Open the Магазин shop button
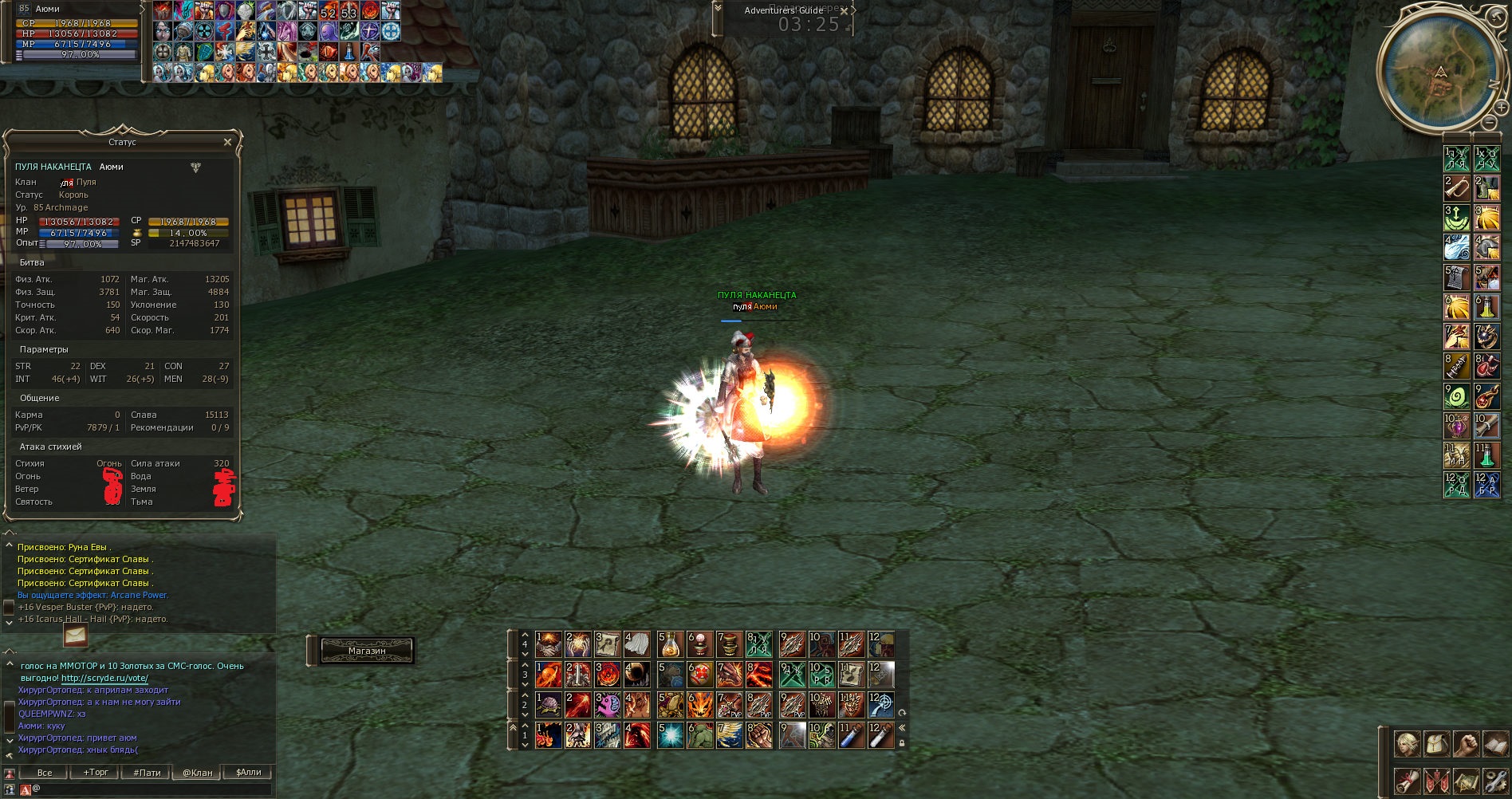 (367, 651)
